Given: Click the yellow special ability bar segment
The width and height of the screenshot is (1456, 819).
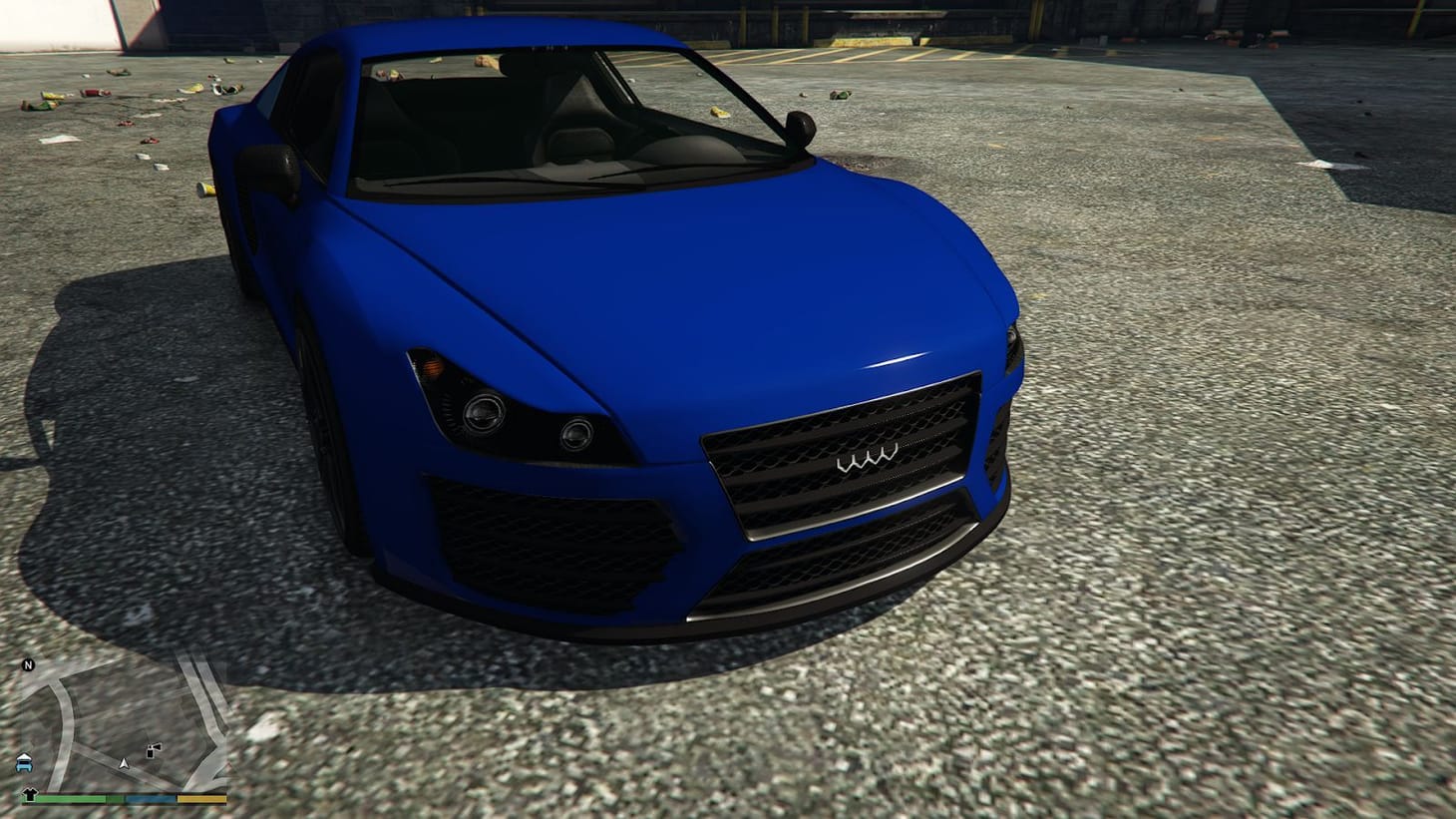Looking at the screenshot, I should (x=199, y=798).
